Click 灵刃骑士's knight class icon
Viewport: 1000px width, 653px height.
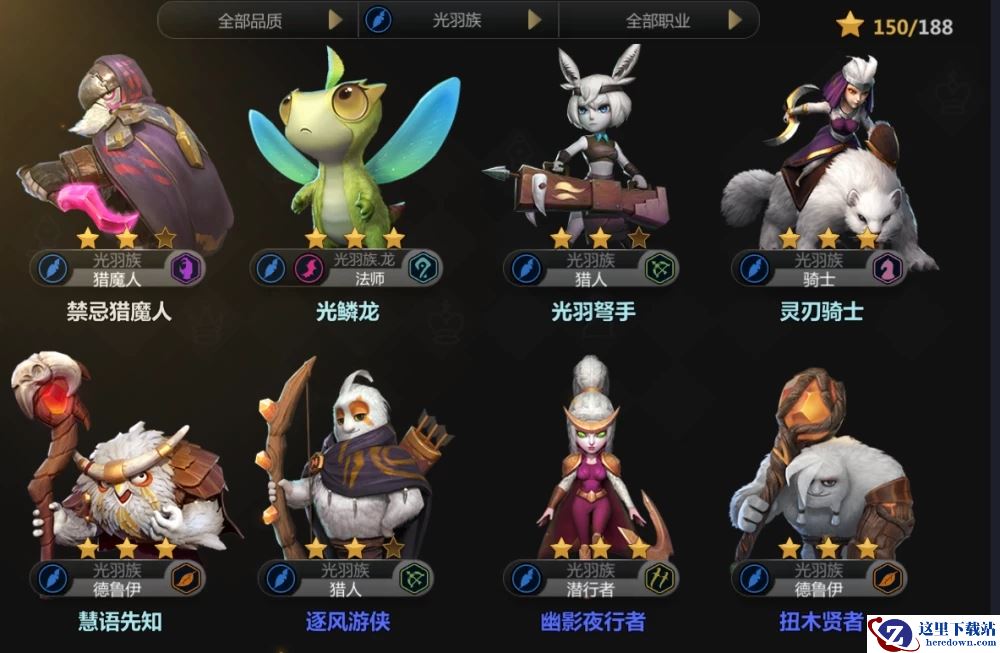click(x=887, y=268)
